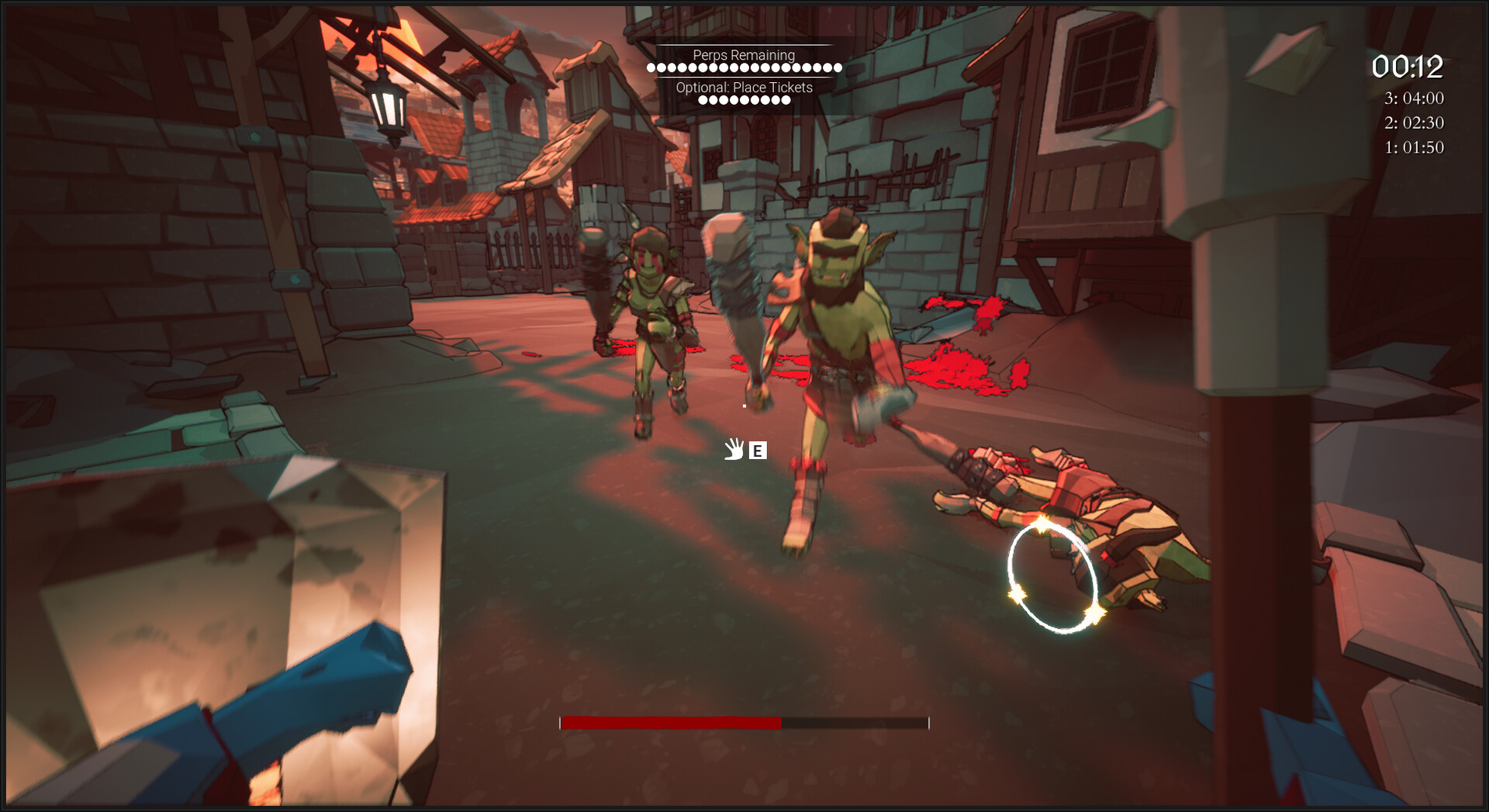Click the red progress bar at the bottom
This screenshot has width=1489, height=812.
(x=671, y=723)
